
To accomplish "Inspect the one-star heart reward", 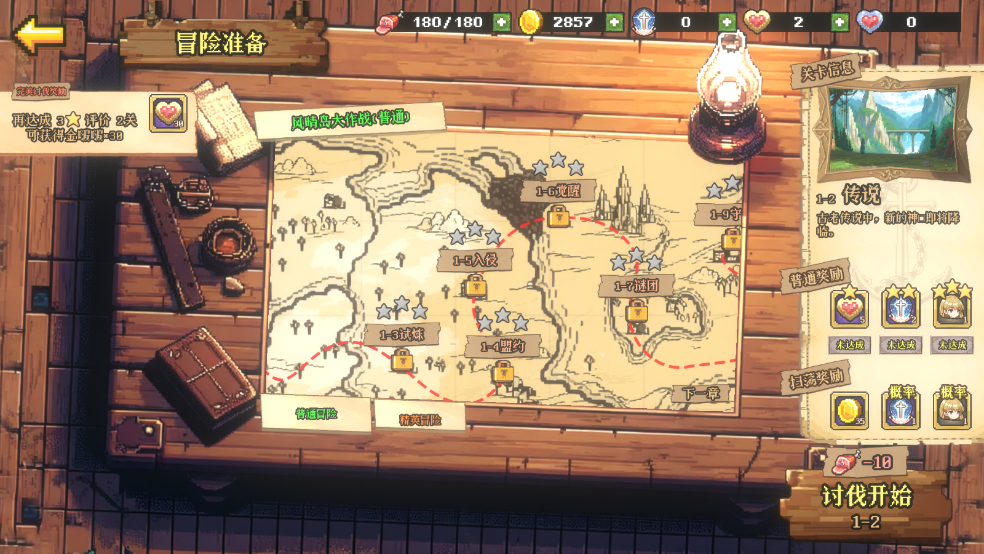I will [849, 310].
